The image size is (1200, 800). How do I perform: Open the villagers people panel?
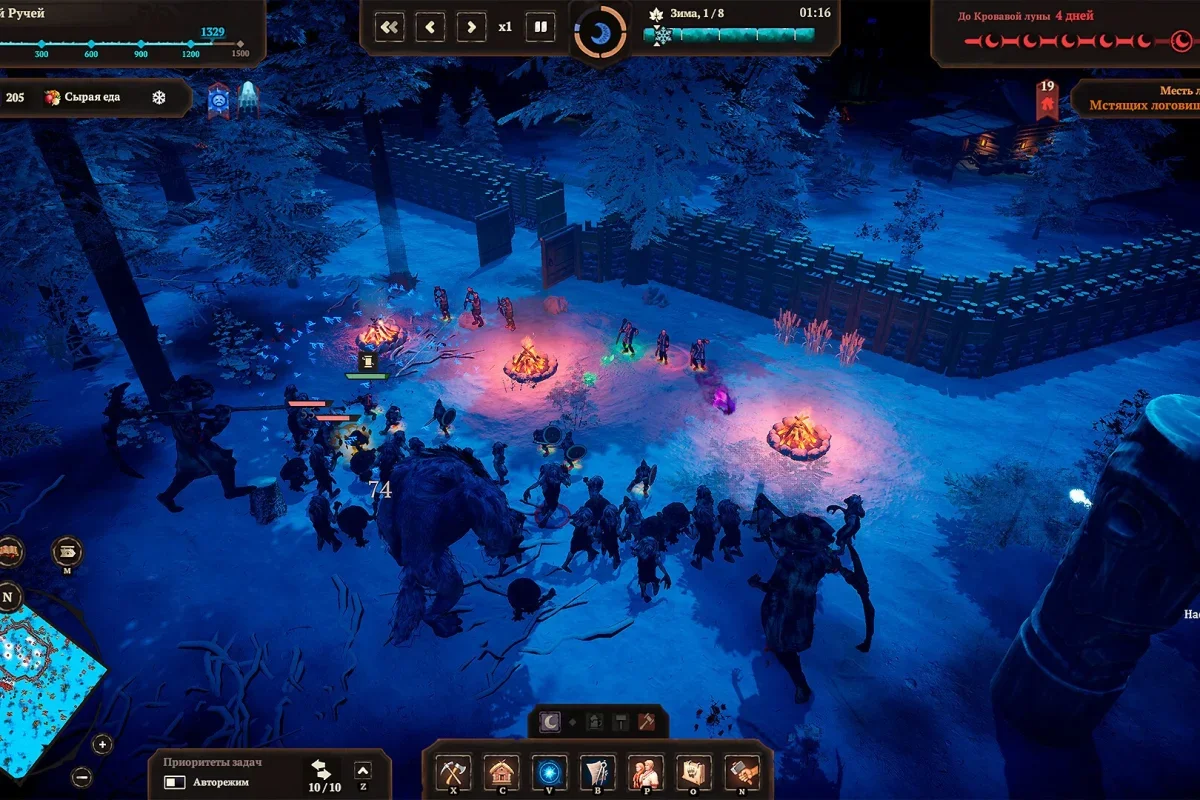[x=645, y=772]
